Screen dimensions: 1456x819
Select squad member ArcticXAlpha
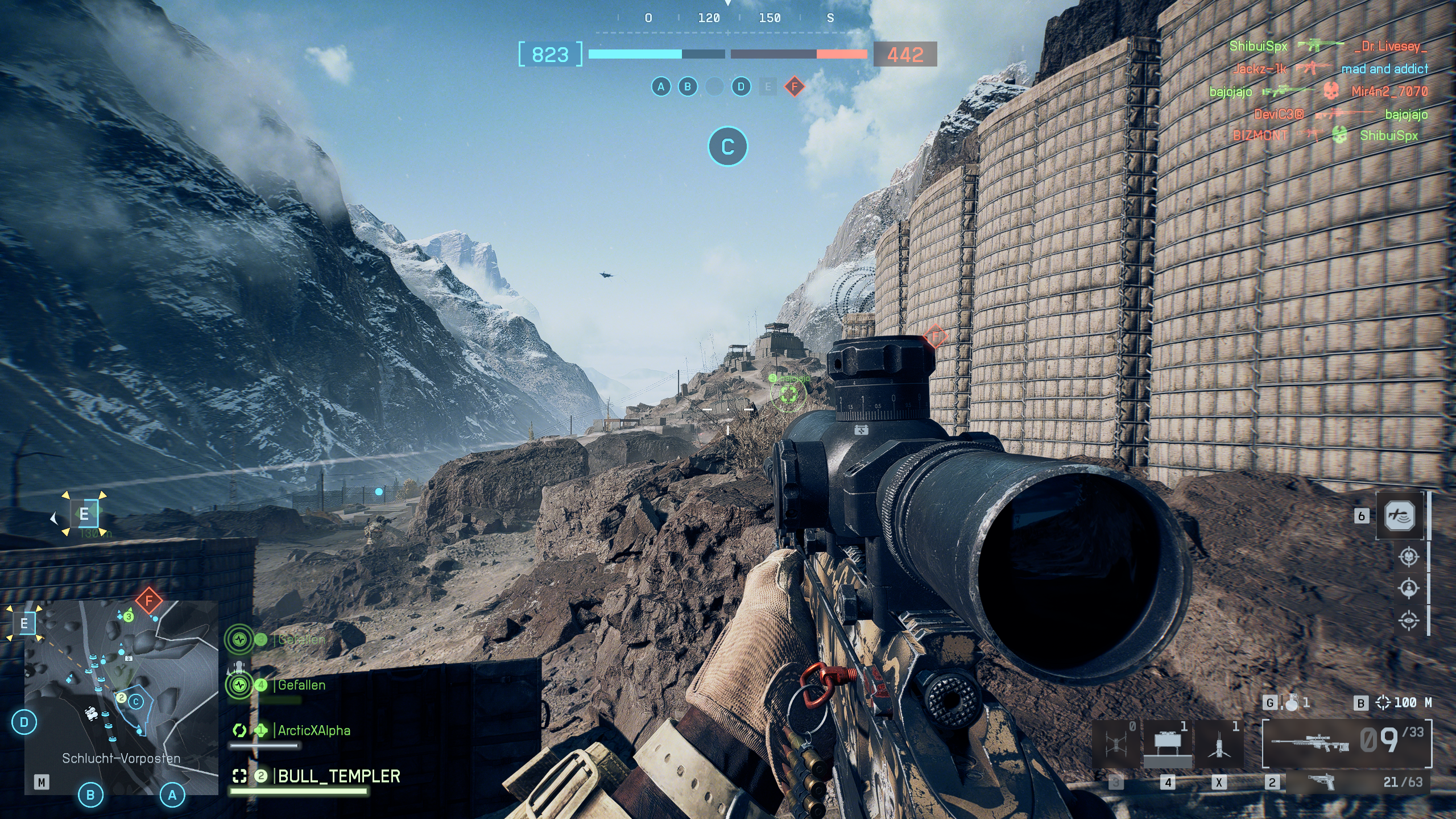point(313,730)
